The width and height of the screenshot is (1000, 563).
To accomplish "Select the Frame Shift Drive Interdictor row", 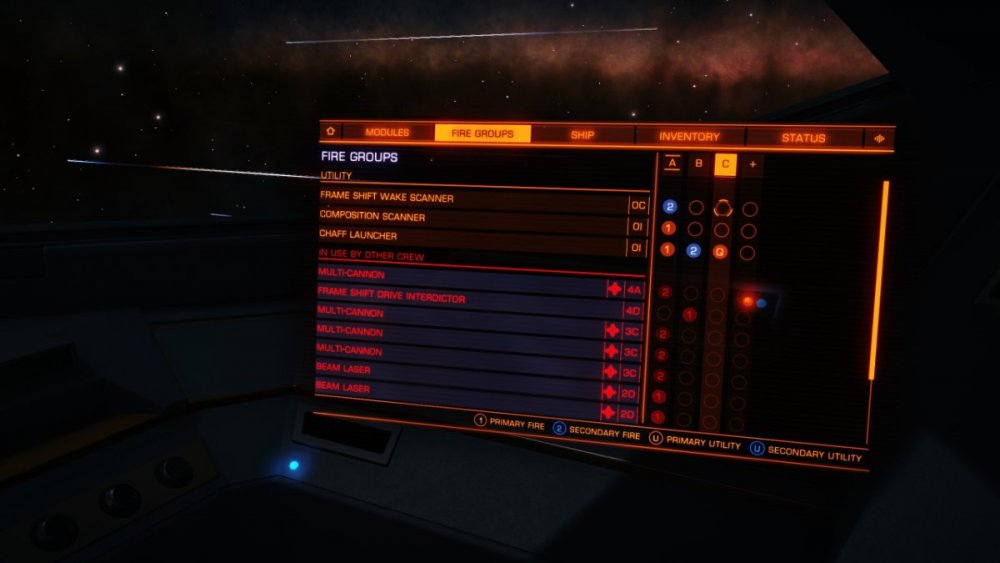I will point(460,291).
